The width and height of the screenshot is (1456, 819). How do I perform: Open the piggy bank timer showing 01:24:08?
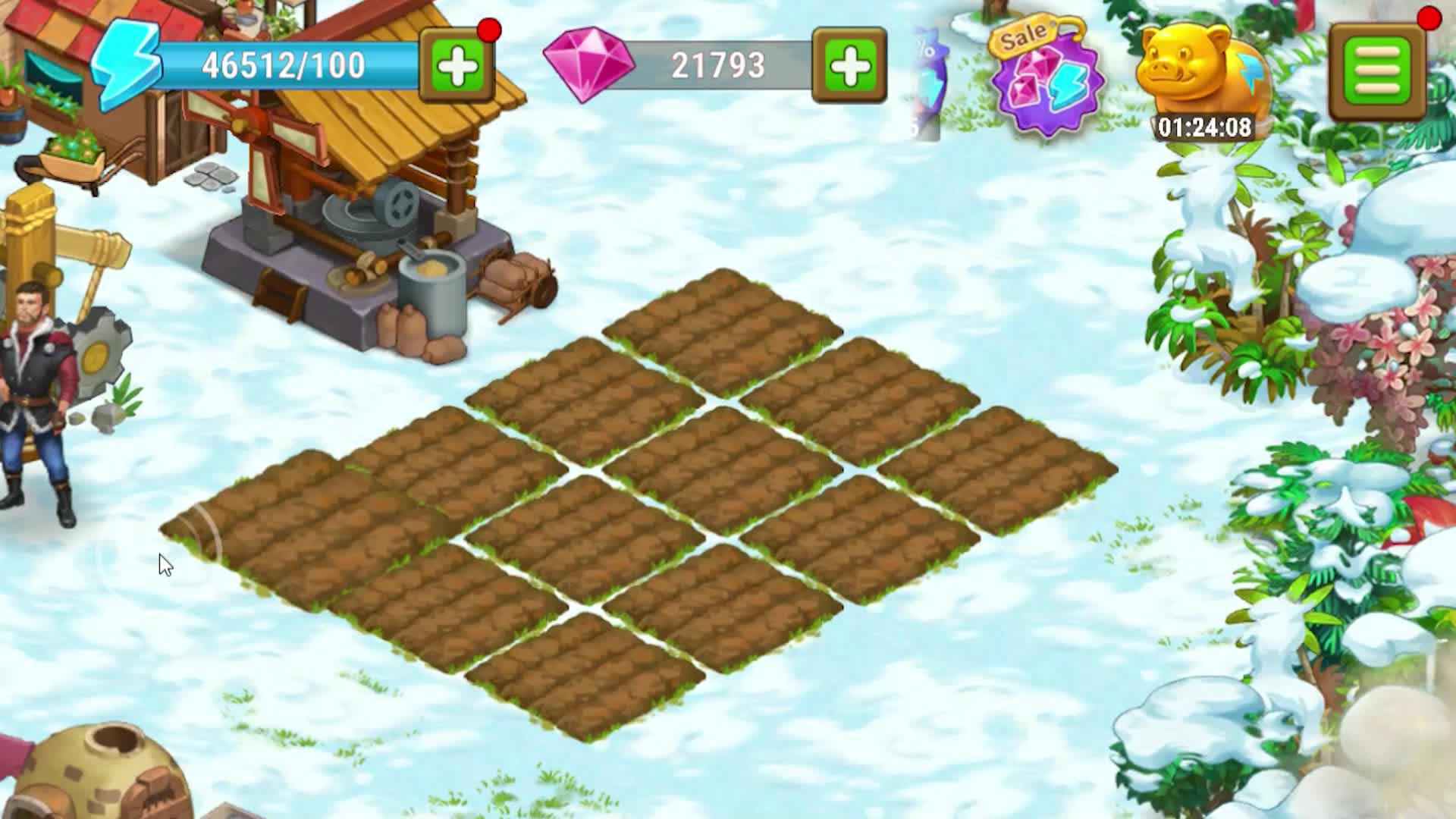tap(1202, 129)
